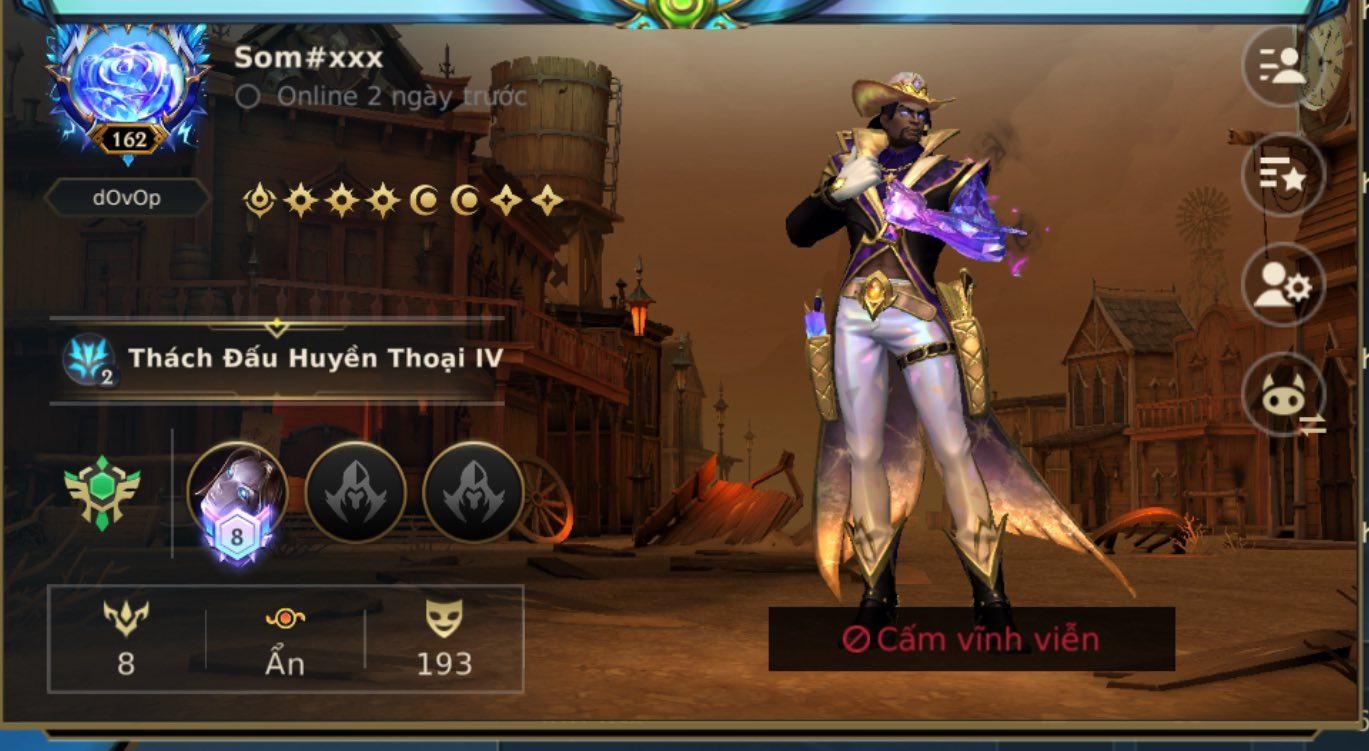This screenshot has height=751, width=1369.
Task: Open the person-with-lines profile button
Action: pos(1282,66)
